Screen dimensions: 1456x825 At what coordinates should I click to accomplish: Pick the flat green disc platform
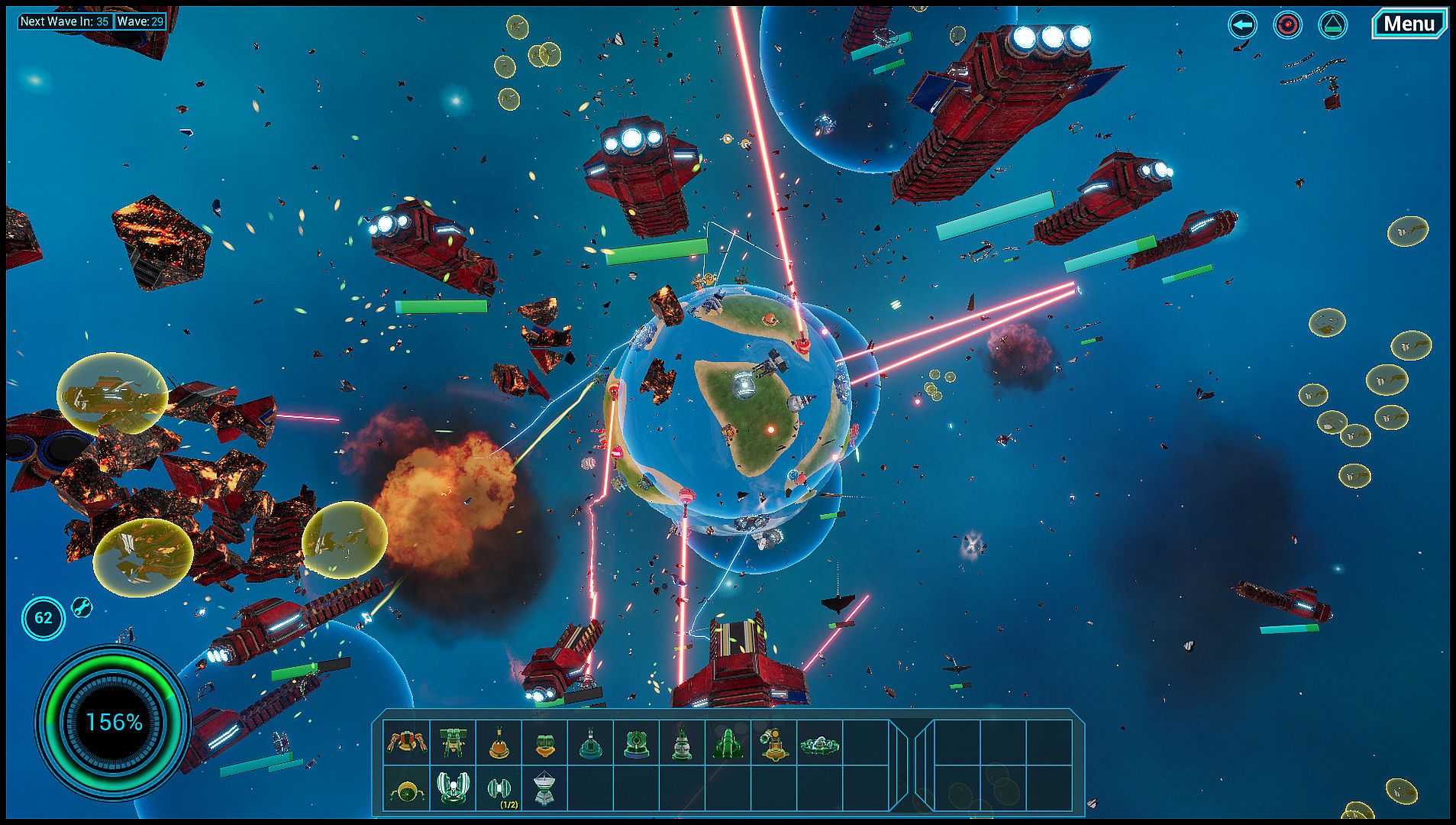tap(820, 742)
